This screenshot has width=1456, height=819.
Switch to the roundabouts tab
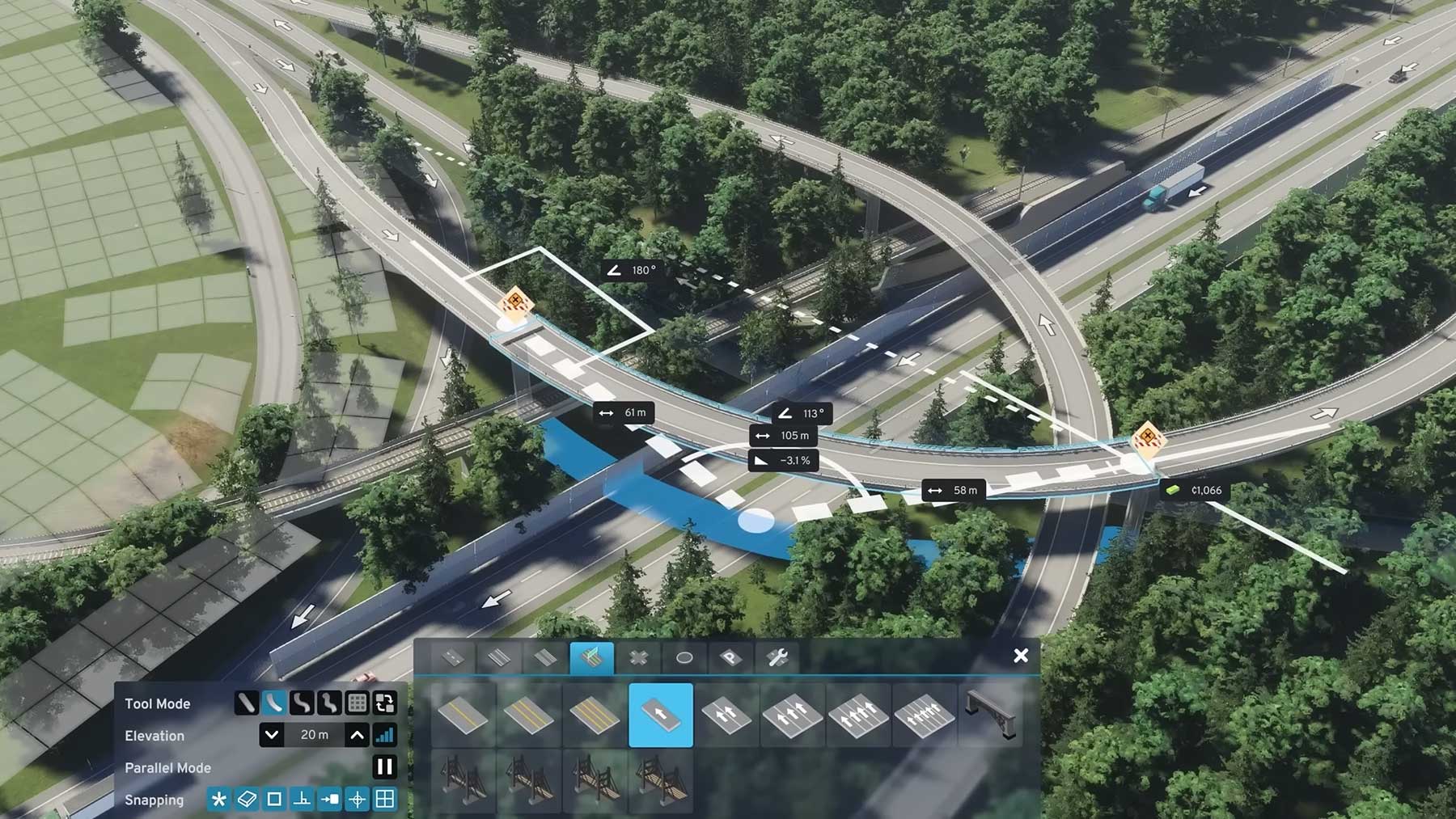pyautogui.click(x=684, y=658)
